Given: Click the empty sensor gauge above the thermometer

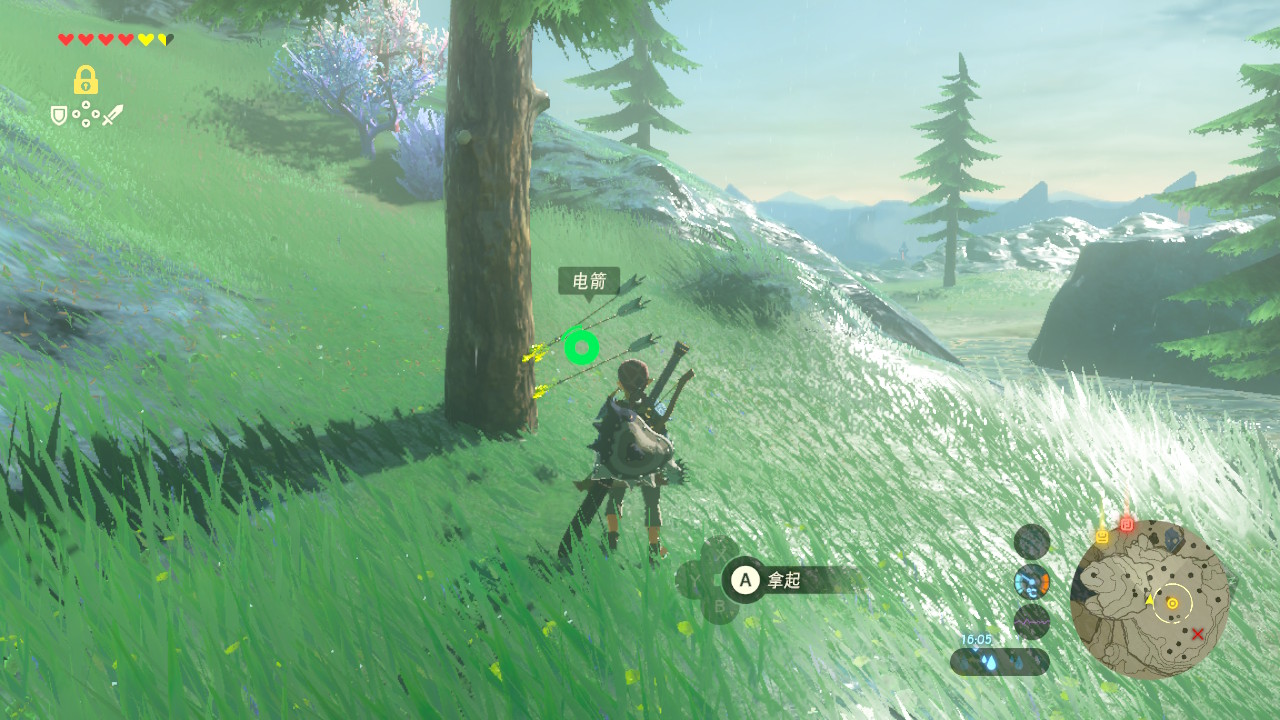Looking at the screenshot, I should (x=1031, y=542).
